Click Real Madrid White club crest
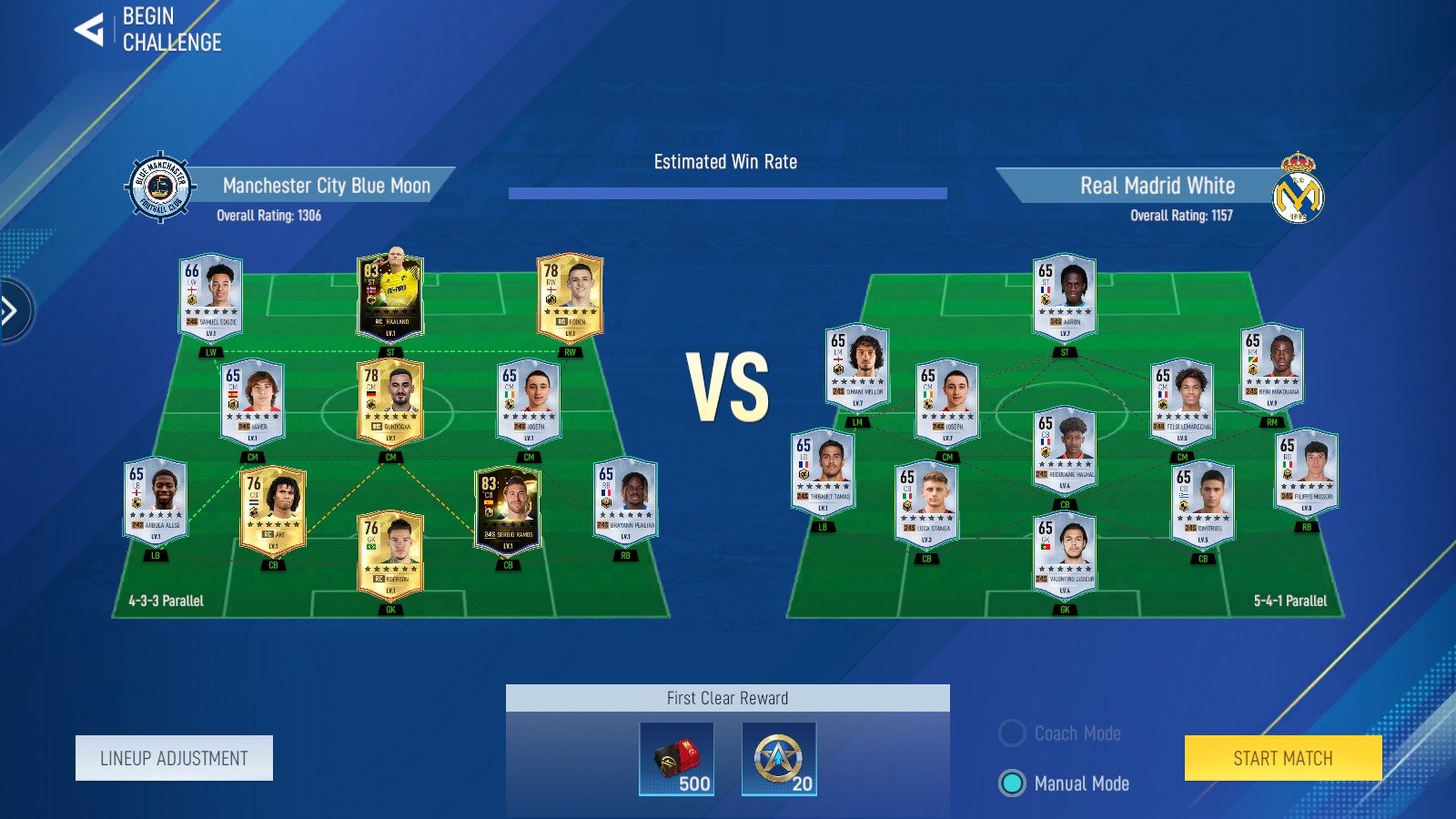This screenshot has height=819, width=1456. 1298,188
